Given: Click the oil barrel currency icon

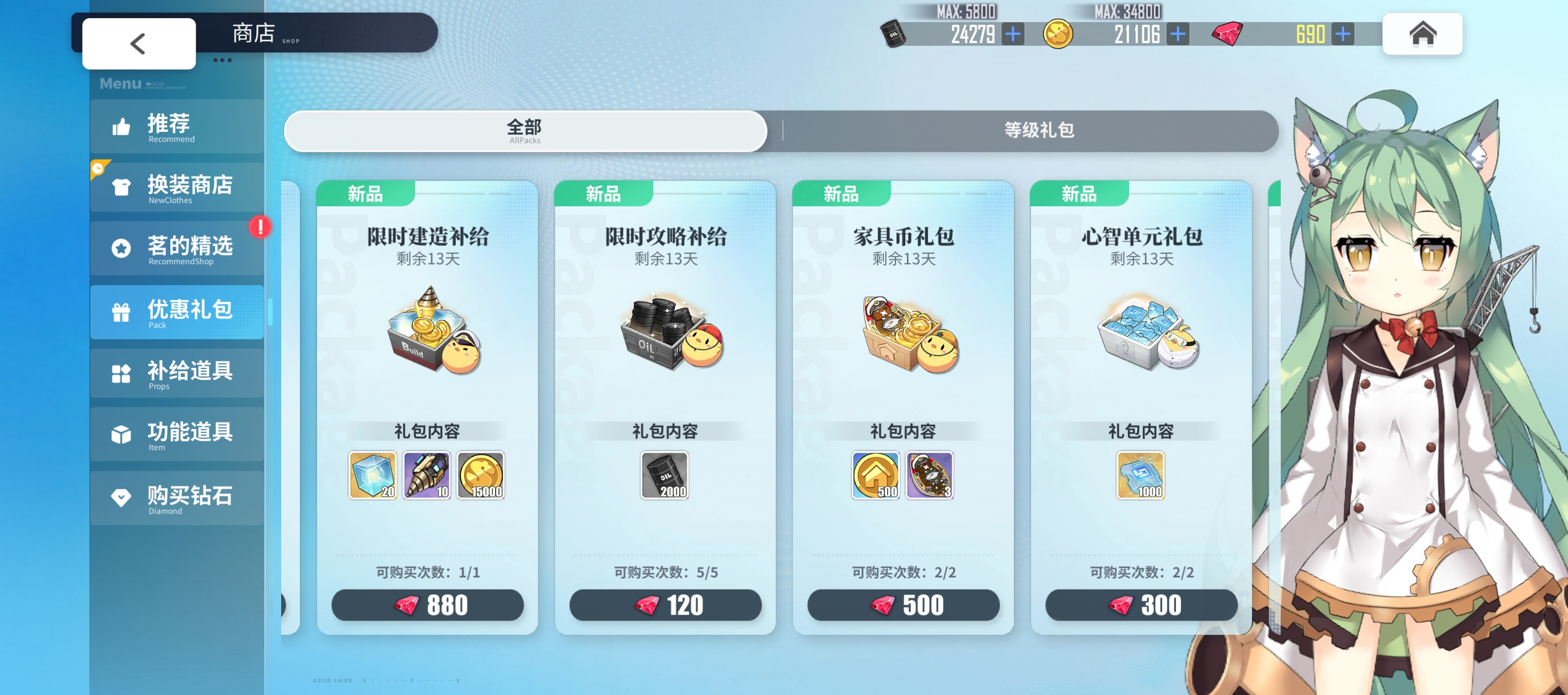Looking at the screenshot, I should click(893, 34).
